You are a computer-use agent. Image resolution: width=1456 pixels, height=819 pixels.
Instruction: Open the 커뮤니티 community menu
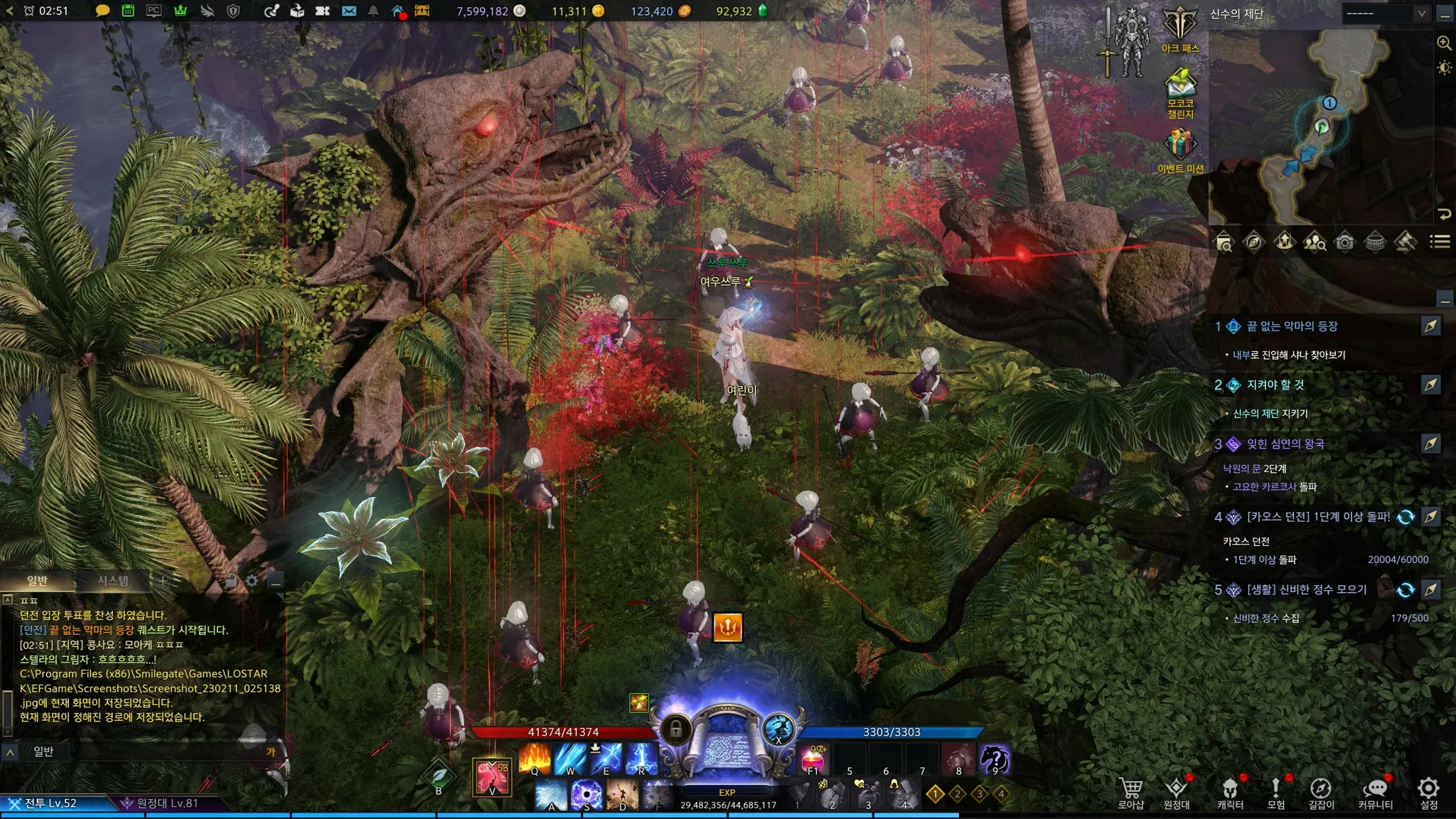[x=1376, y=791]
